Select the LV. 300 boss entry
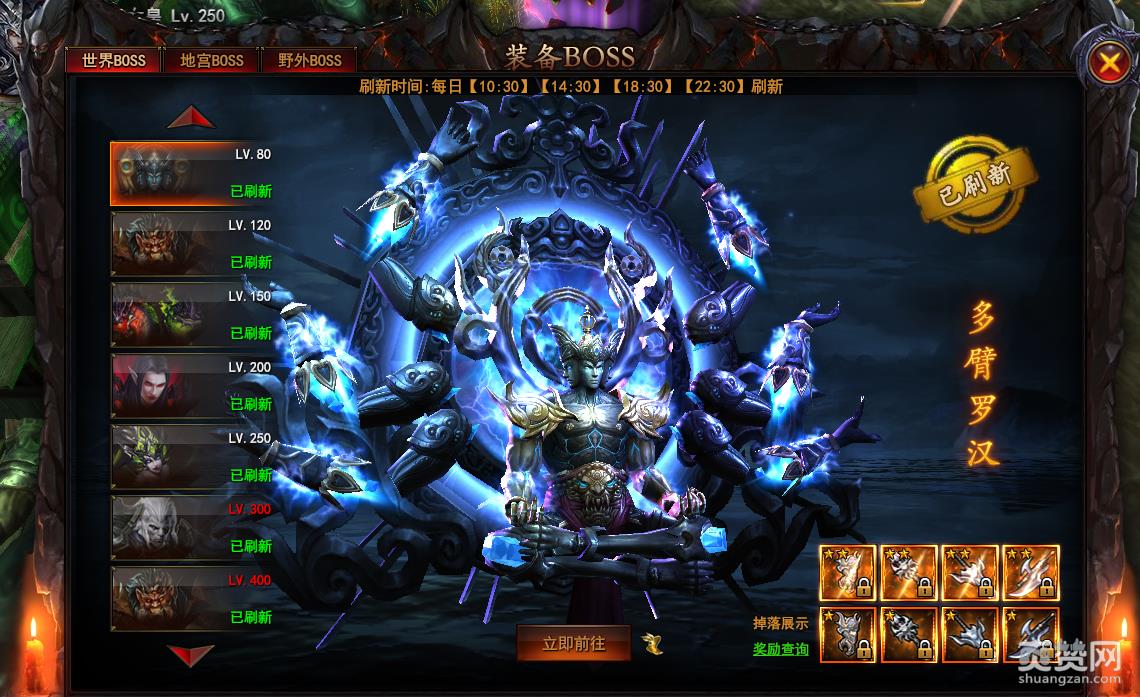This screenshot has height=697, width=1140. [x=191, y=528]
